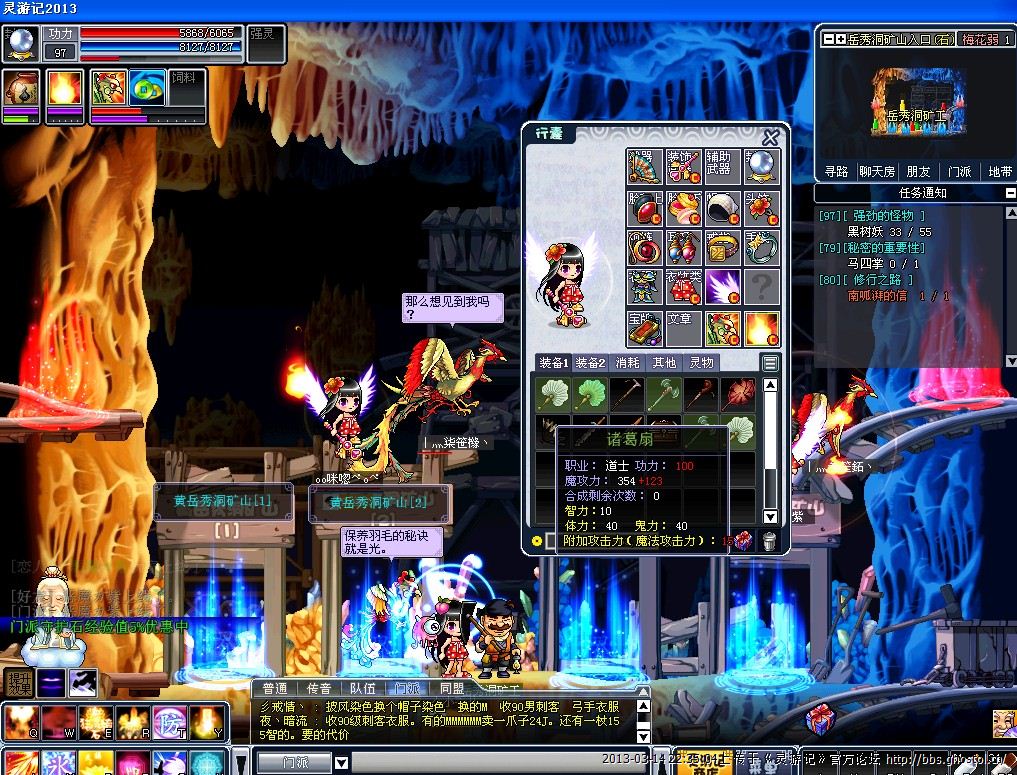Viewport: 1017px width, 775px height.
Task: Open the 地带 zone button
Action: pos(1000,171)
